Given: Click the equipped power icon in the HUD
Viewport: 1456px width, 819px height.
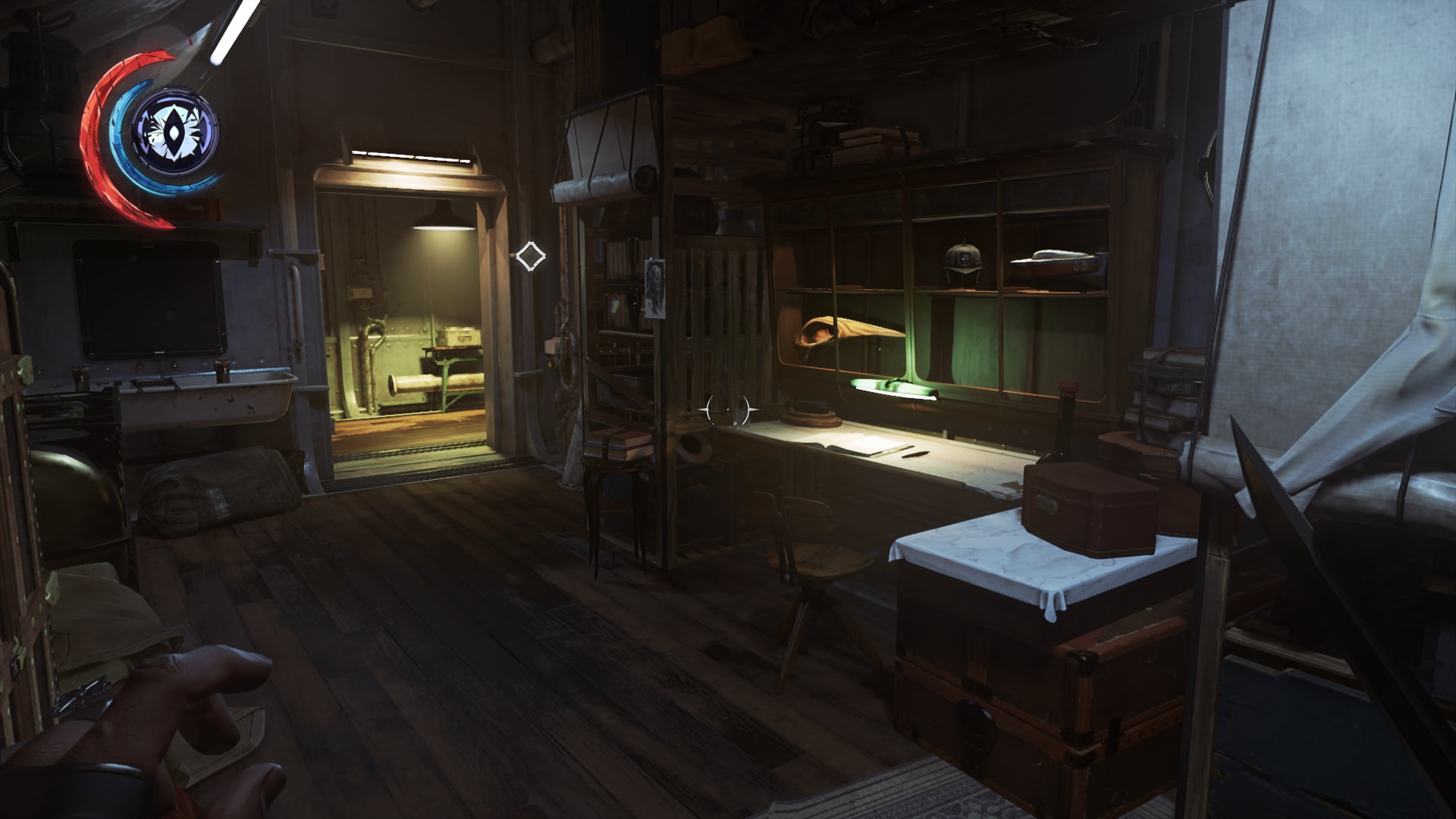Looking at the screenshot, I should (175, 132).
